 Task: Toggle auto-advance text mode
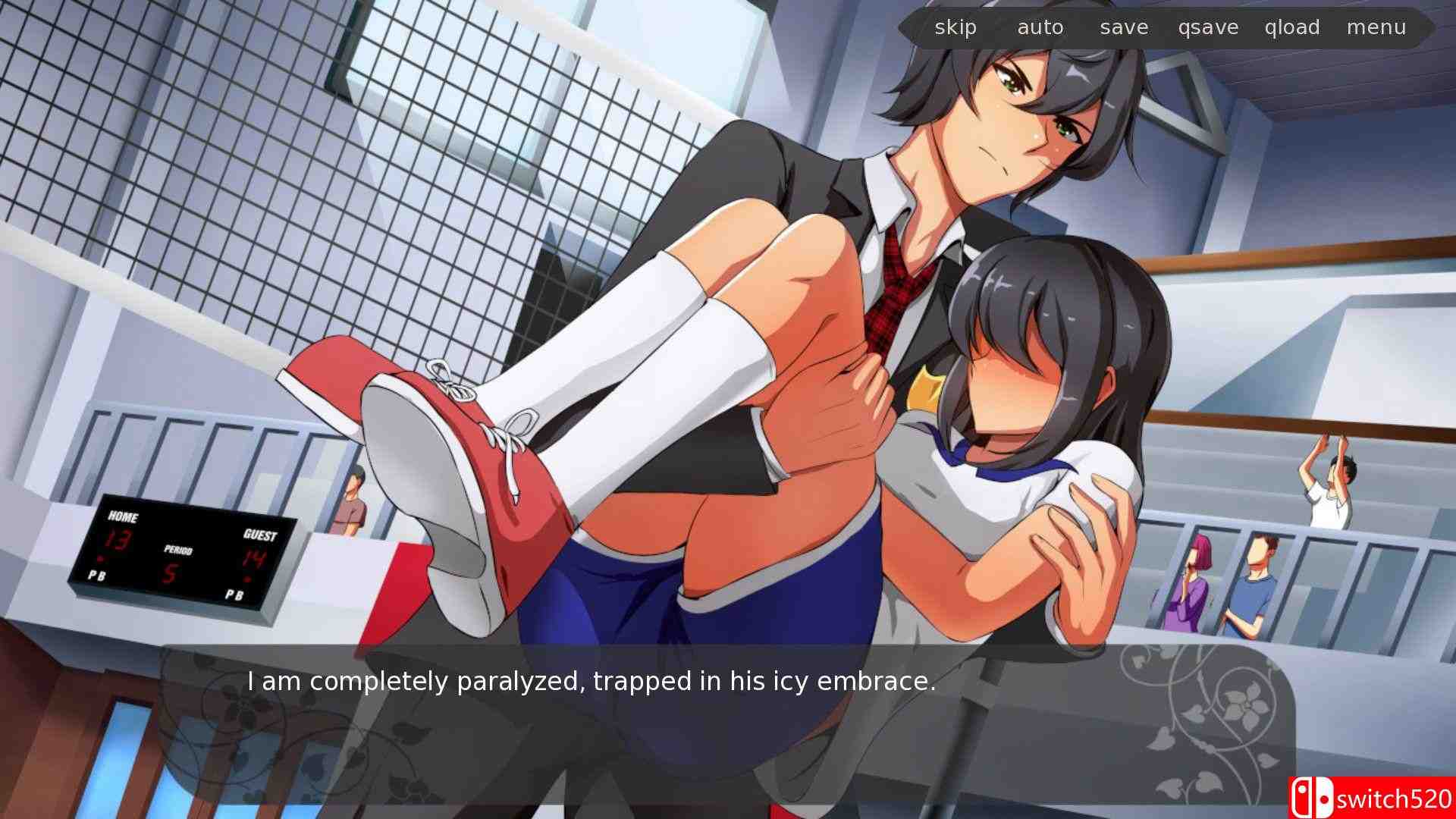tap(1040, 27)
